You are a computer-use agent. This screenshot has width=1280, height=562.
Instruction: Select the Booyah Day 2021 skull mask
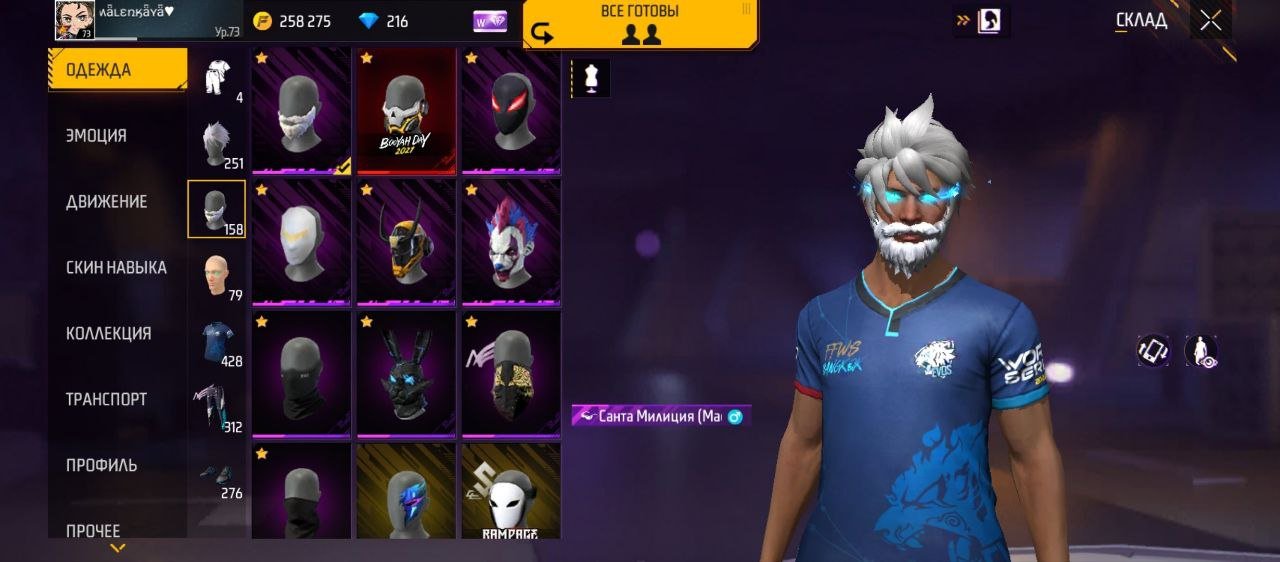406,110
